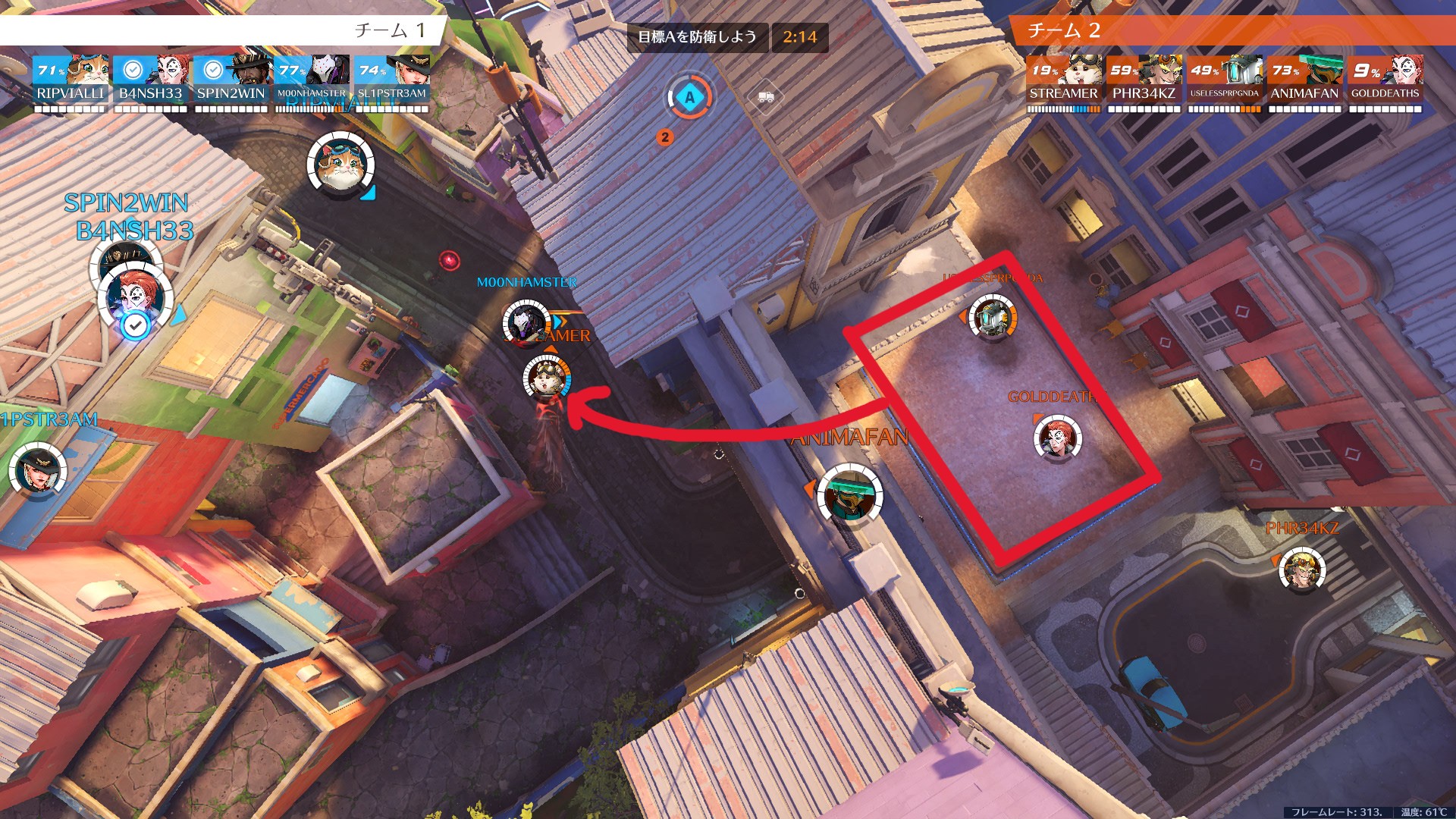
Task: Spectate USELESSPRPGNDA from the team bar
Action: (1224, 80)
